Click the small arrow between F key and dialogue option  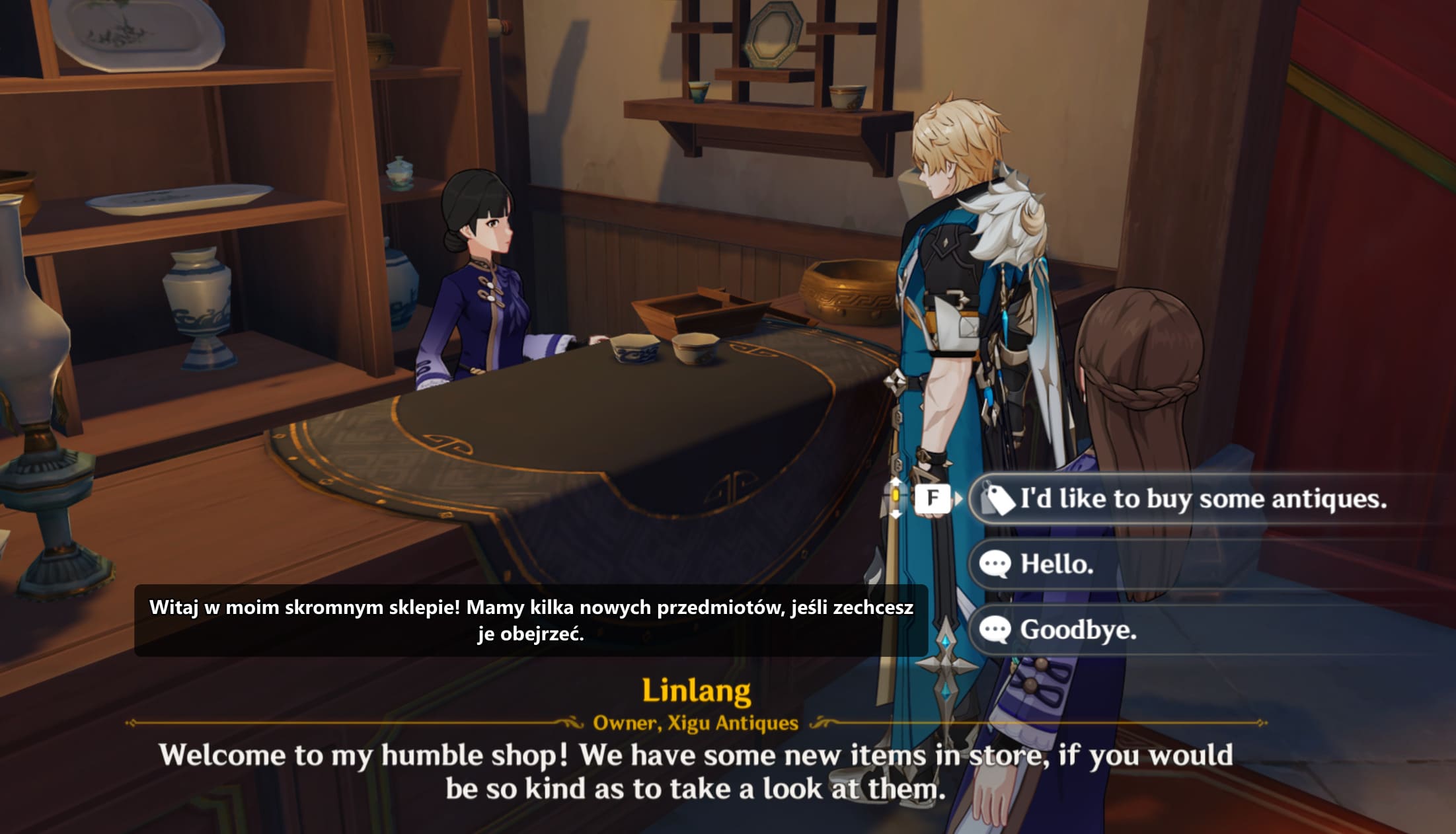pyautogui.click(x=958, y=498)
